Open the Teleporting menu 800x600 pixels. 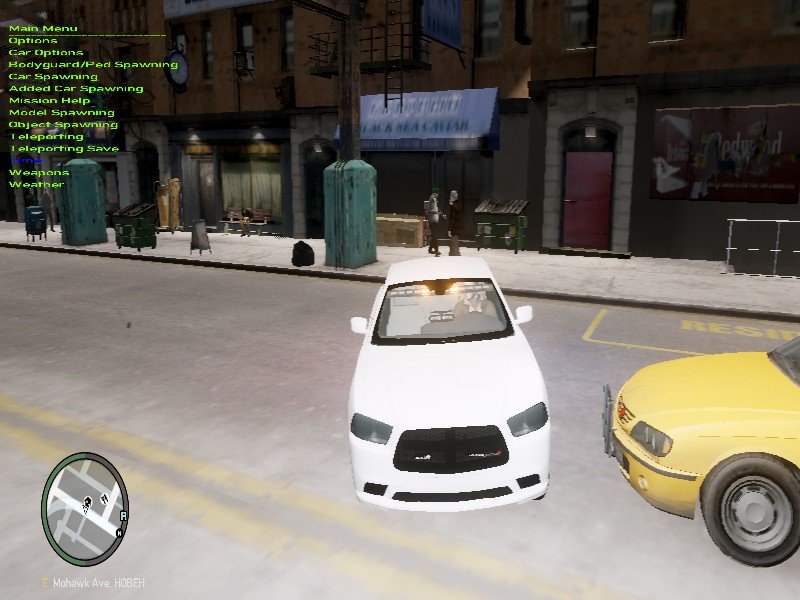click(x=46, y=136)
